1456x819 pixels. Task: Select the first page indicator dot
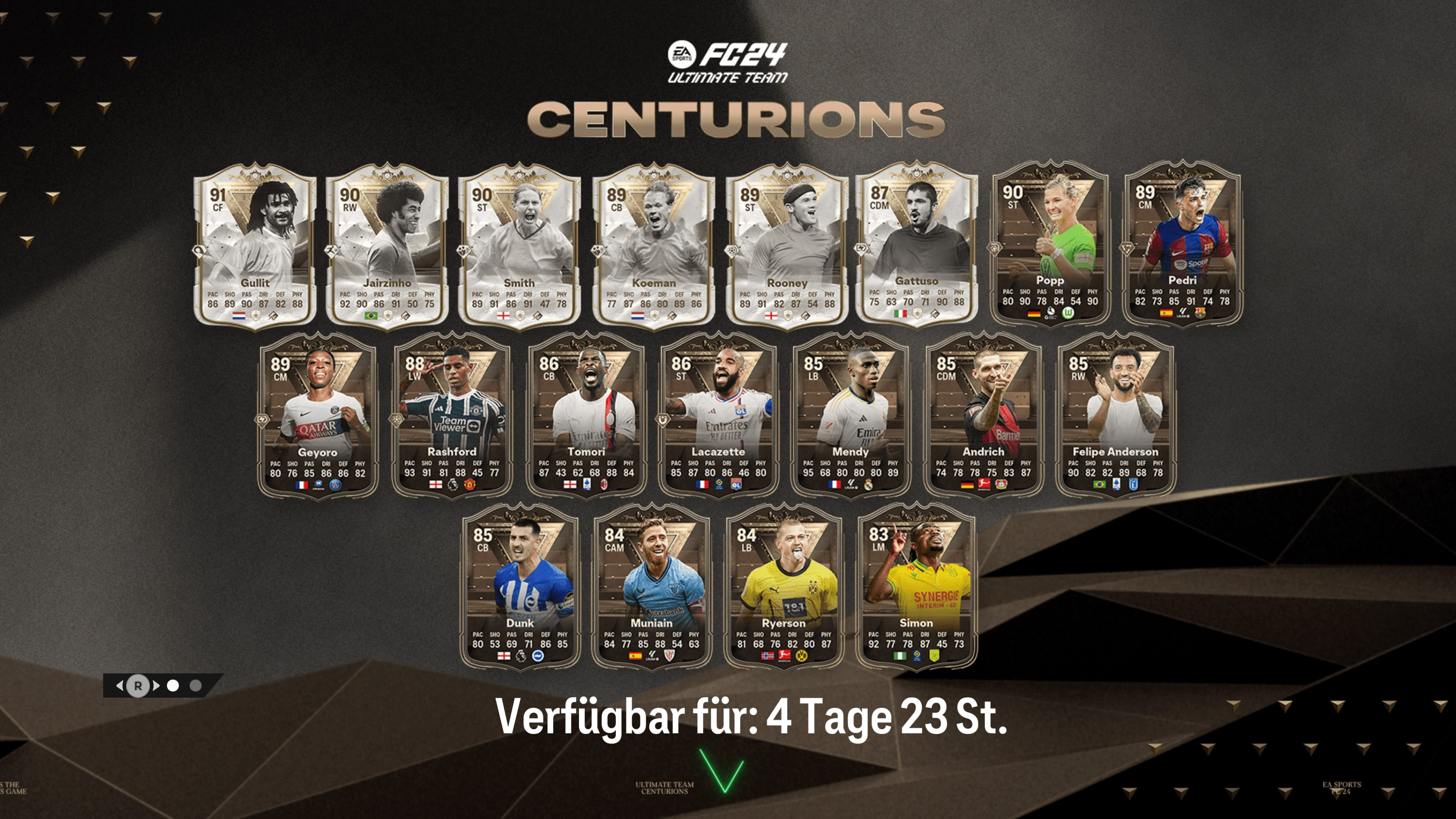(x=173, y=685)
